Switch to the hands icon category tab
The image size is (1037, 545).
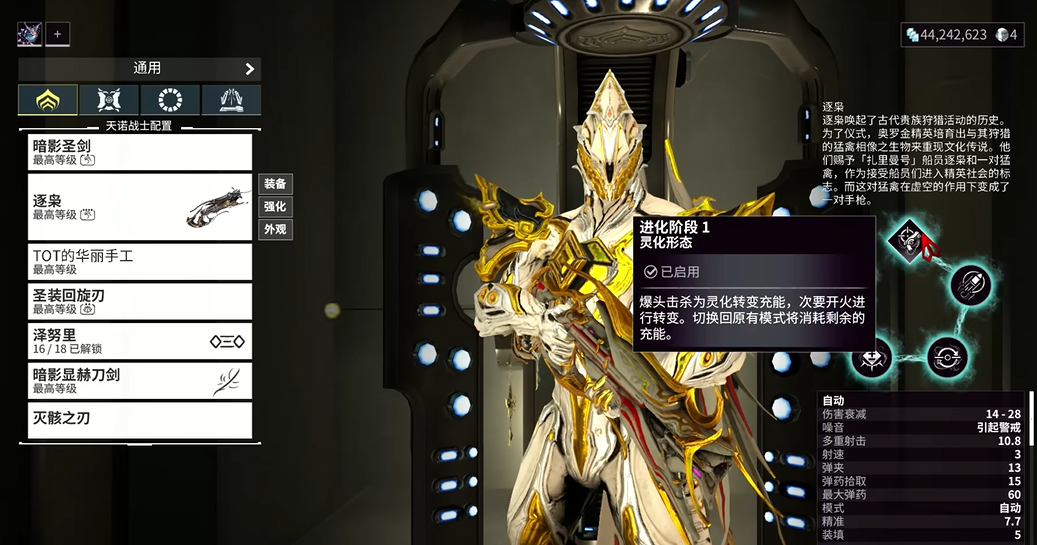coord(231,100)
